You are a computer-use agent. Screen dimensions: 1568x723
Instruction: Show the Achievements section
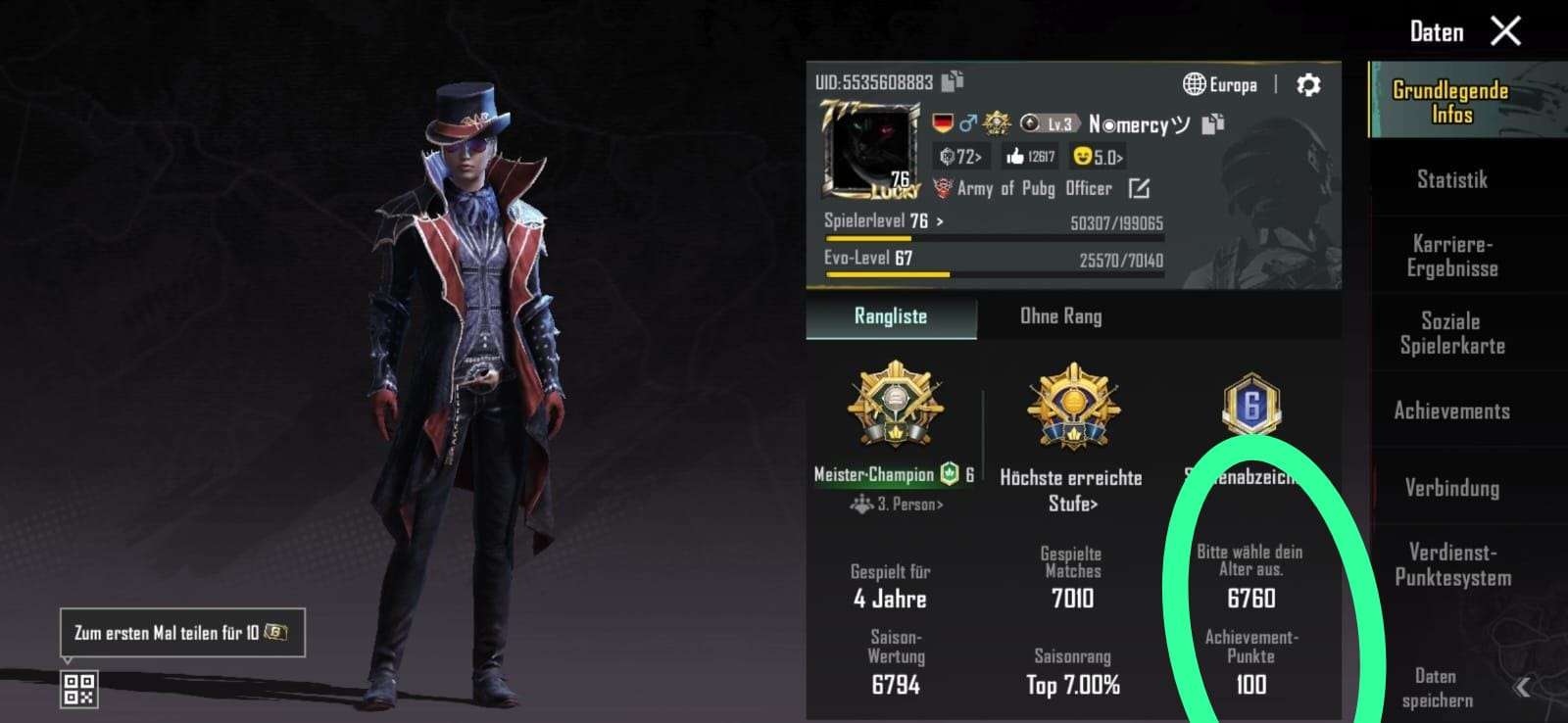[x=1451, y=410]
